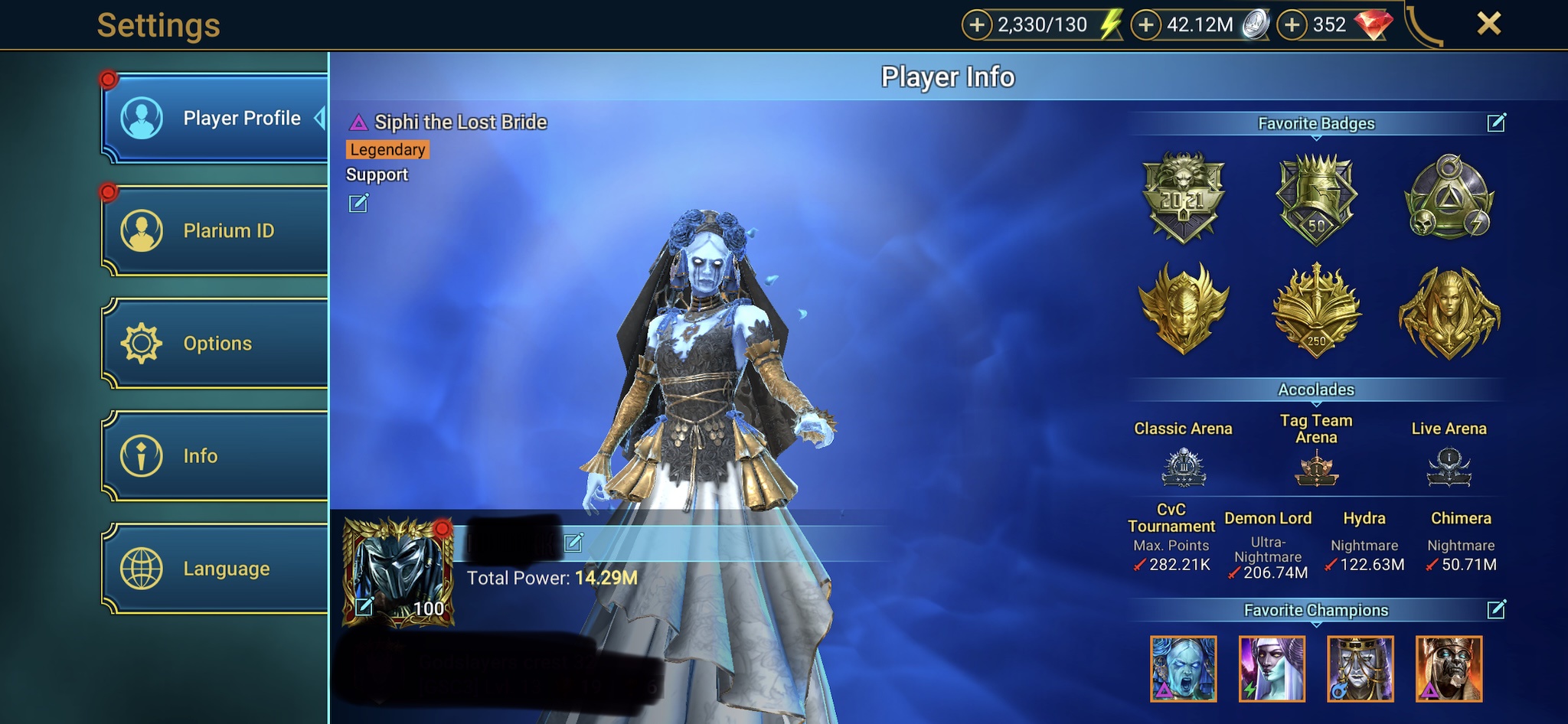Image resolution: width=1568 pixels, height=724 pixels.
Task: Select the 2021 lion badge
Action: [1183, 197]
